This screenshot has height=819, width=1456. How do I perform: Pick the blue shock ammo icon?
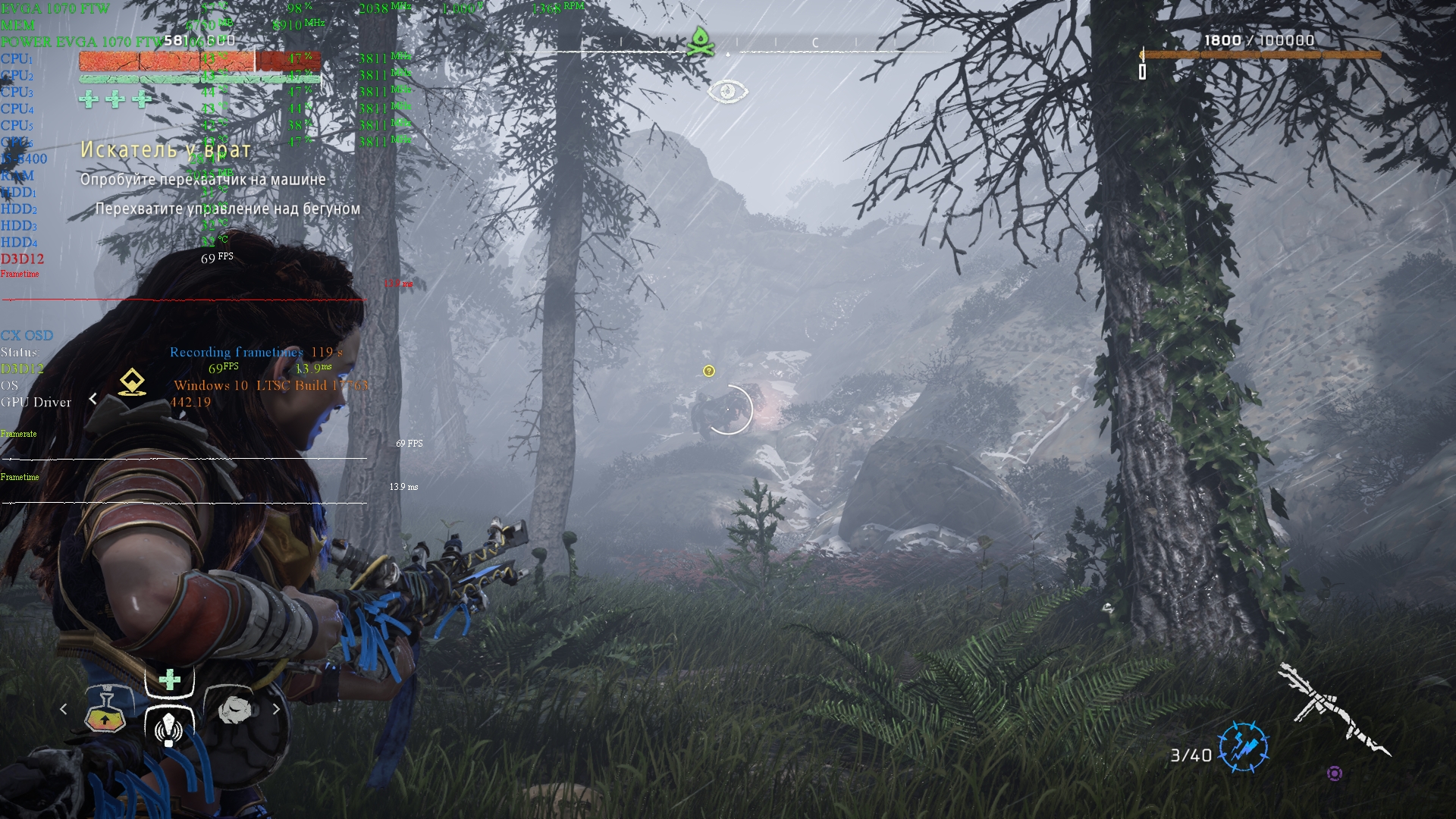coord(1244,746)
